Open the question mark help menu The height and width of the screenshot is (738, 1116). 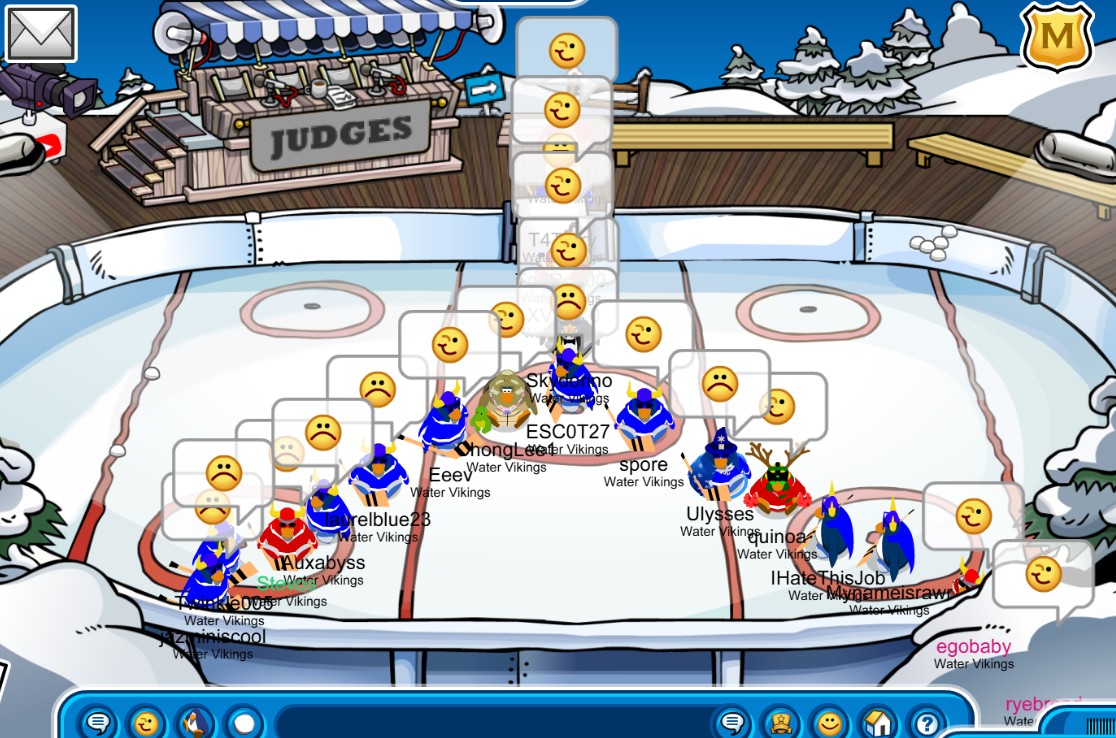coord(927,722)
